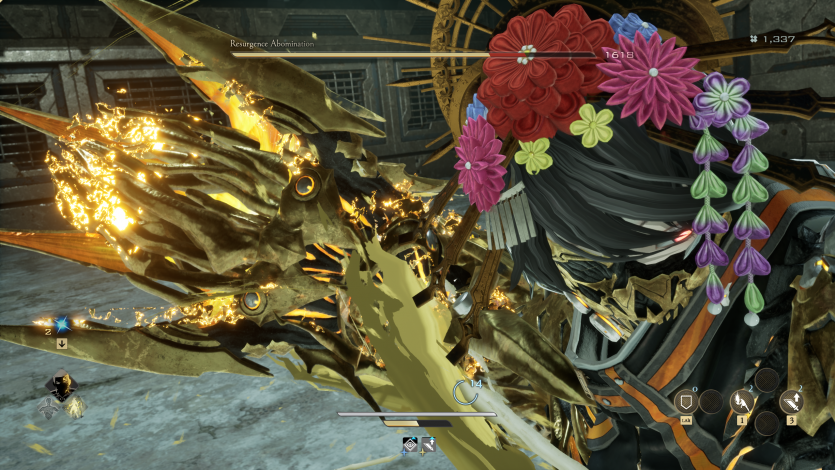Click the sword-up buff status icon
Viewport: 835px width, 470px height.
pyautogui.click(x=427, y=444)
